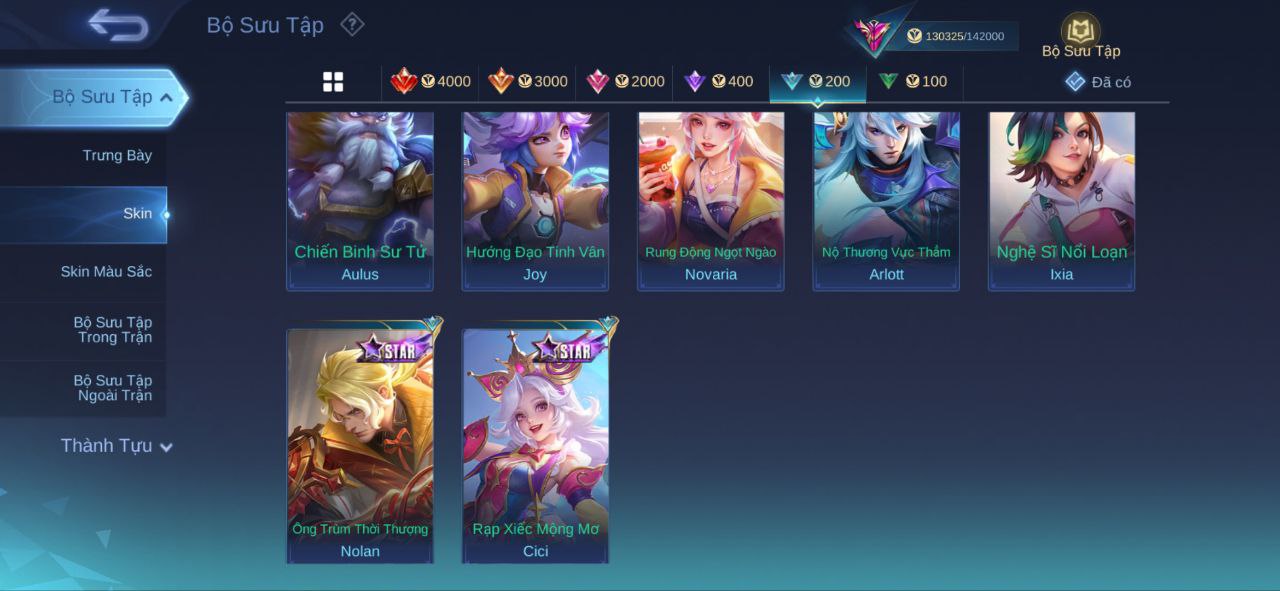The image size is (1280, 591).
Task: Switch to the 3000 point tier tab
Action: click(x=528, y=82)
